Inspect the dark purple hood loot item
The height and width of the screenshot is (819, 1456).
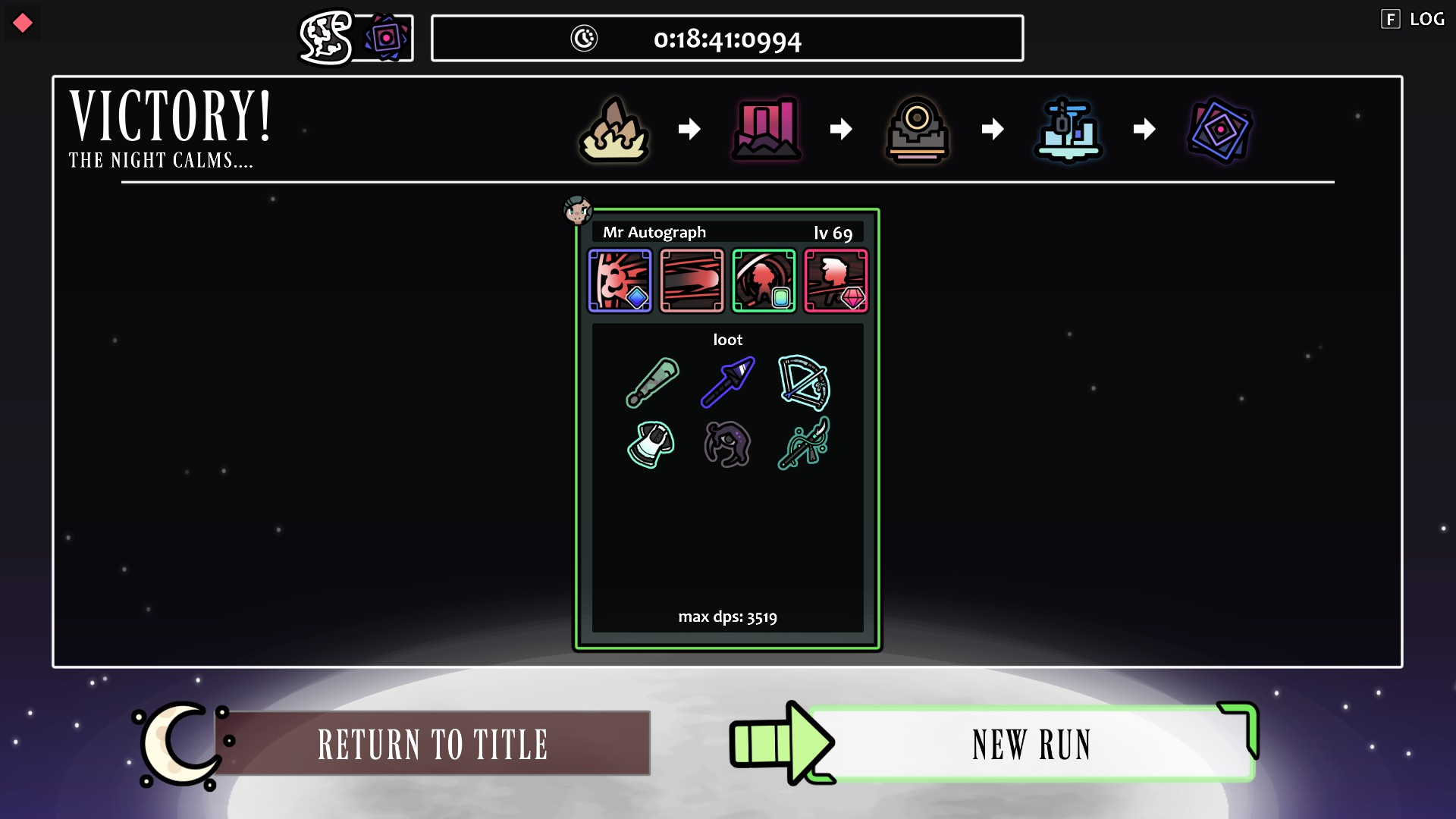click(x=728, y=444)
